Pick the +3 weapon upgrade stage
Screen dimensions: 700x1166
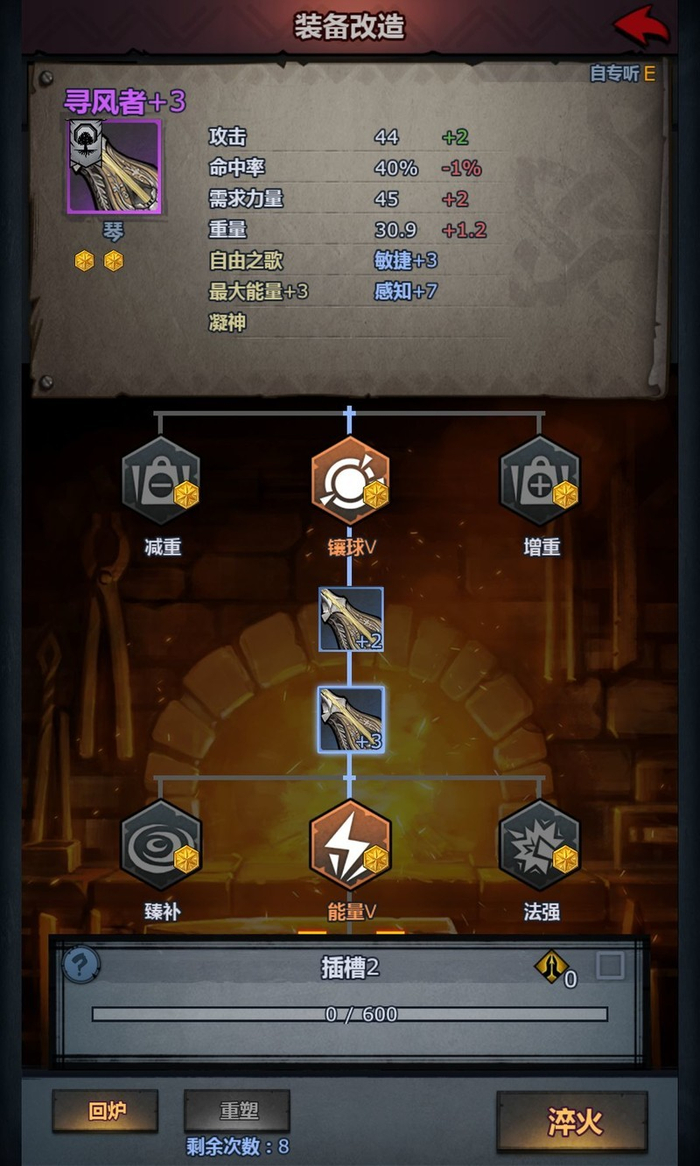coord(351,720)
